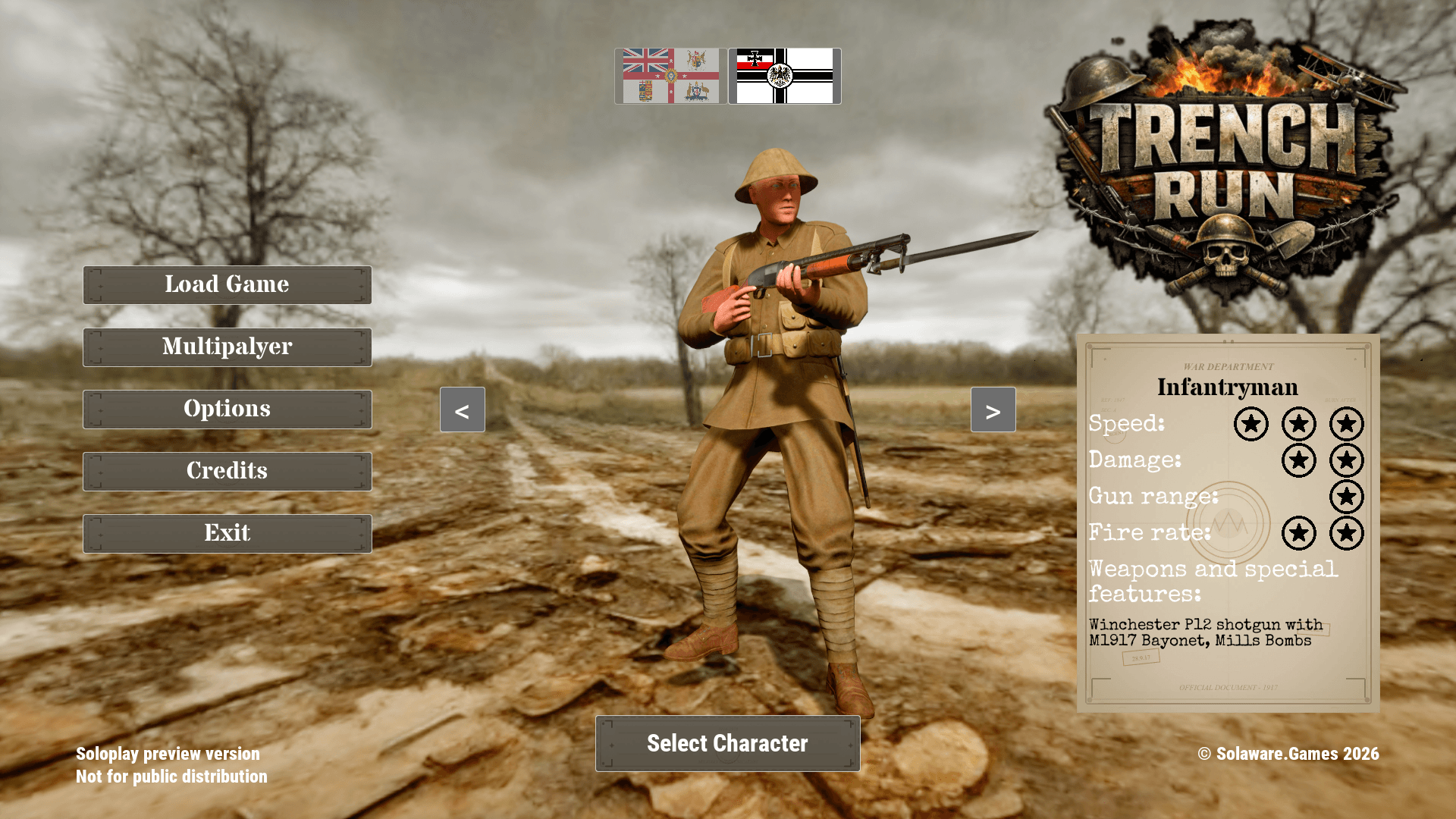Show the previous character with left arrow
1456x819 pixels.
point(462,410)
